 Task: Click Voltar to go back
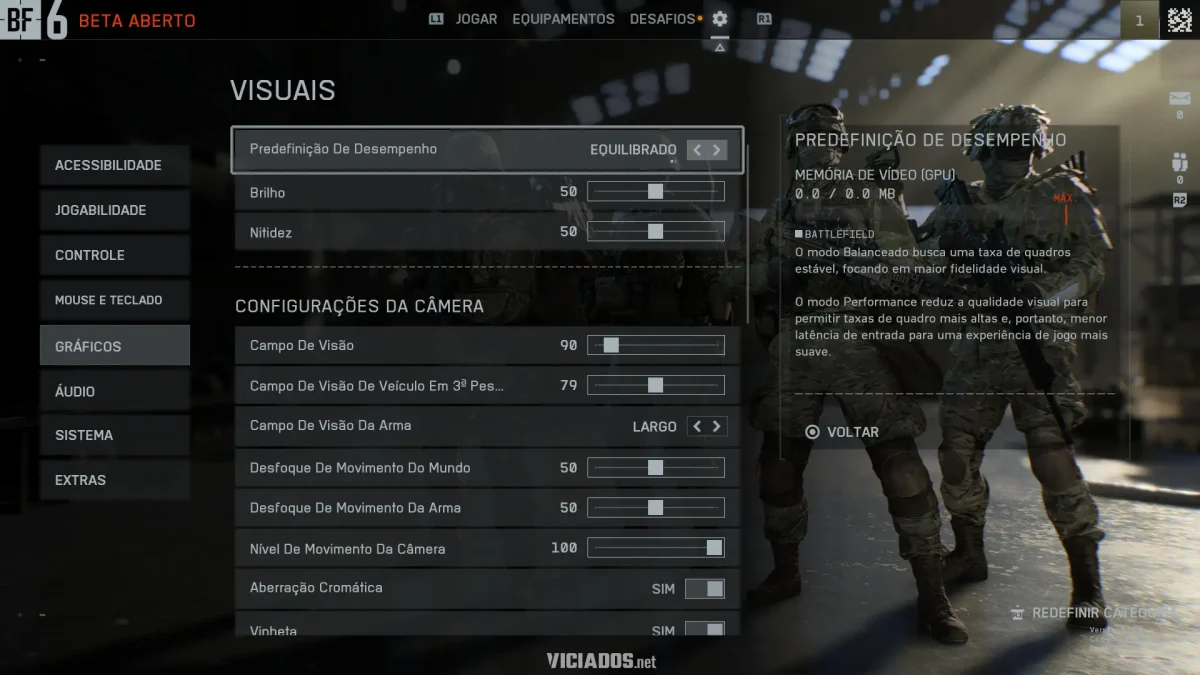point(842,432)
